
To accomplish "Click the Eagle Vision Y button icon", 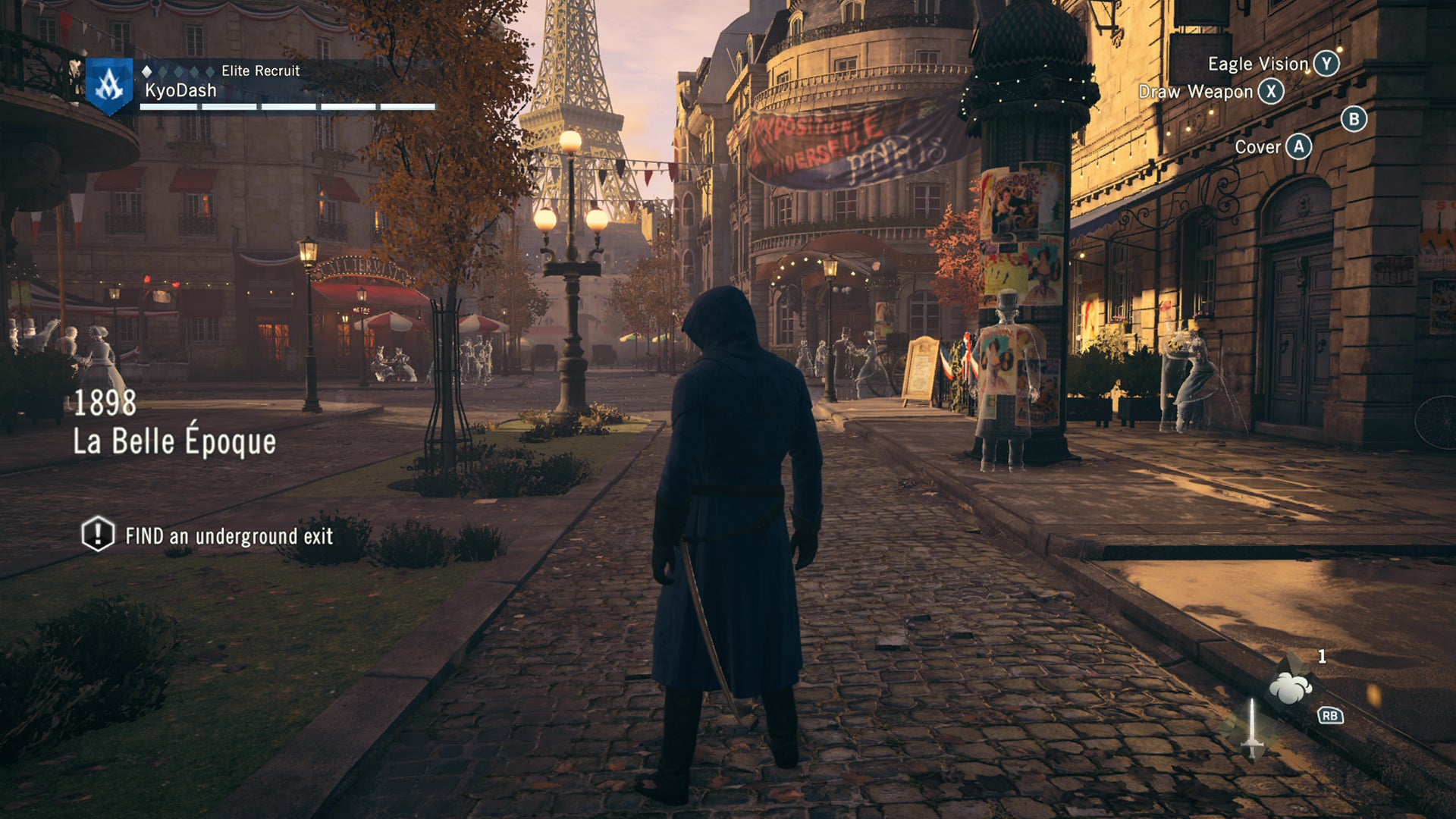I will [1327, 64].
